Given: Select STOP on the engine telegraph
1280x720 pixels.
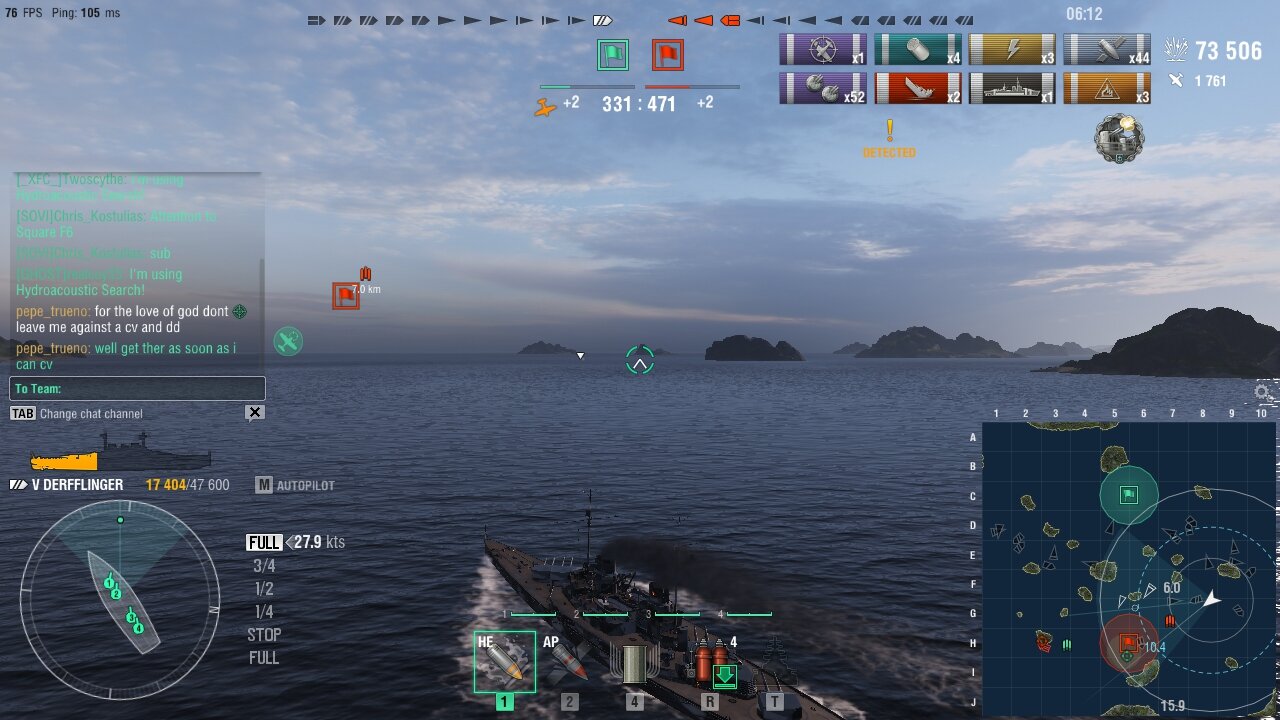Looking at the screenshot, I should (x=264, y=635).
